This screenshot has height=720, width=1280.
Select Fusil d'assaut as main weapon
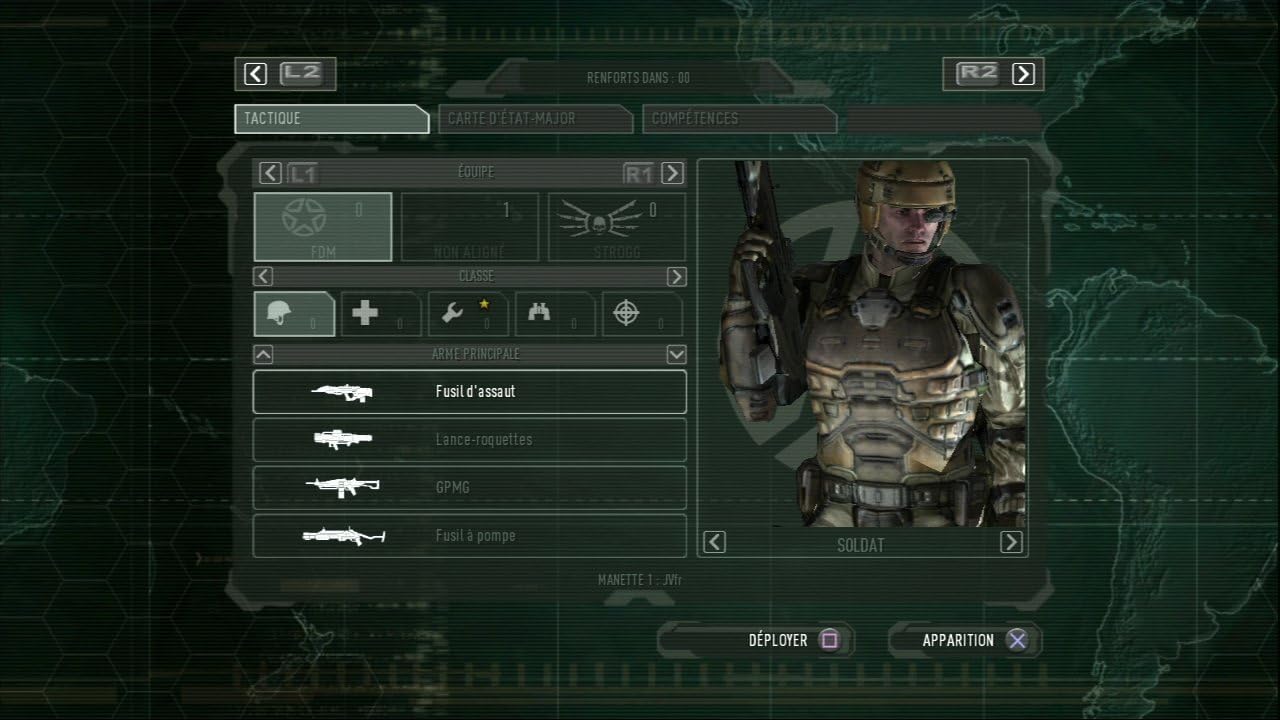[x=469, y=392]
